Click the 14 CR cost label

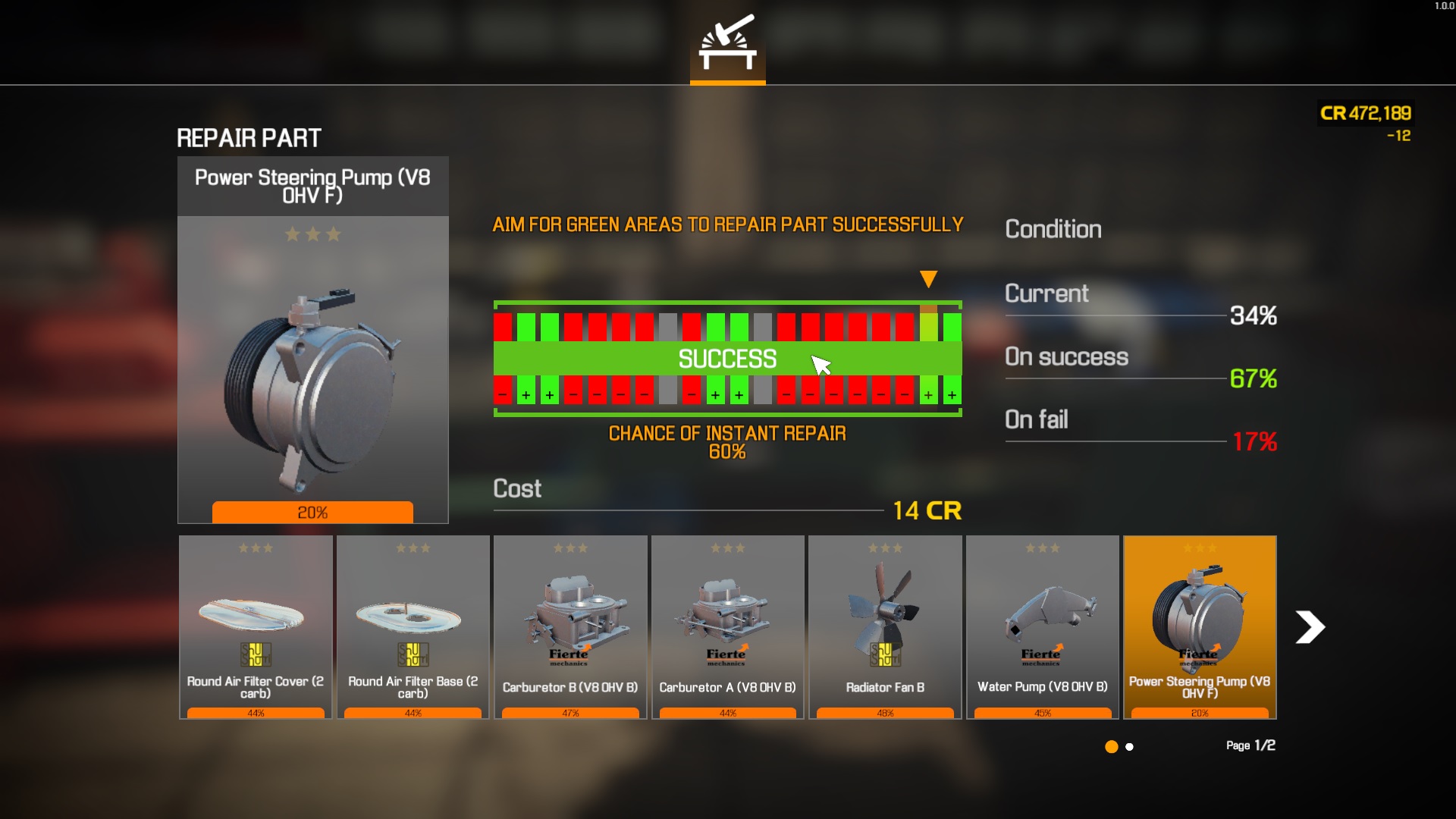(x=927, y=510)
